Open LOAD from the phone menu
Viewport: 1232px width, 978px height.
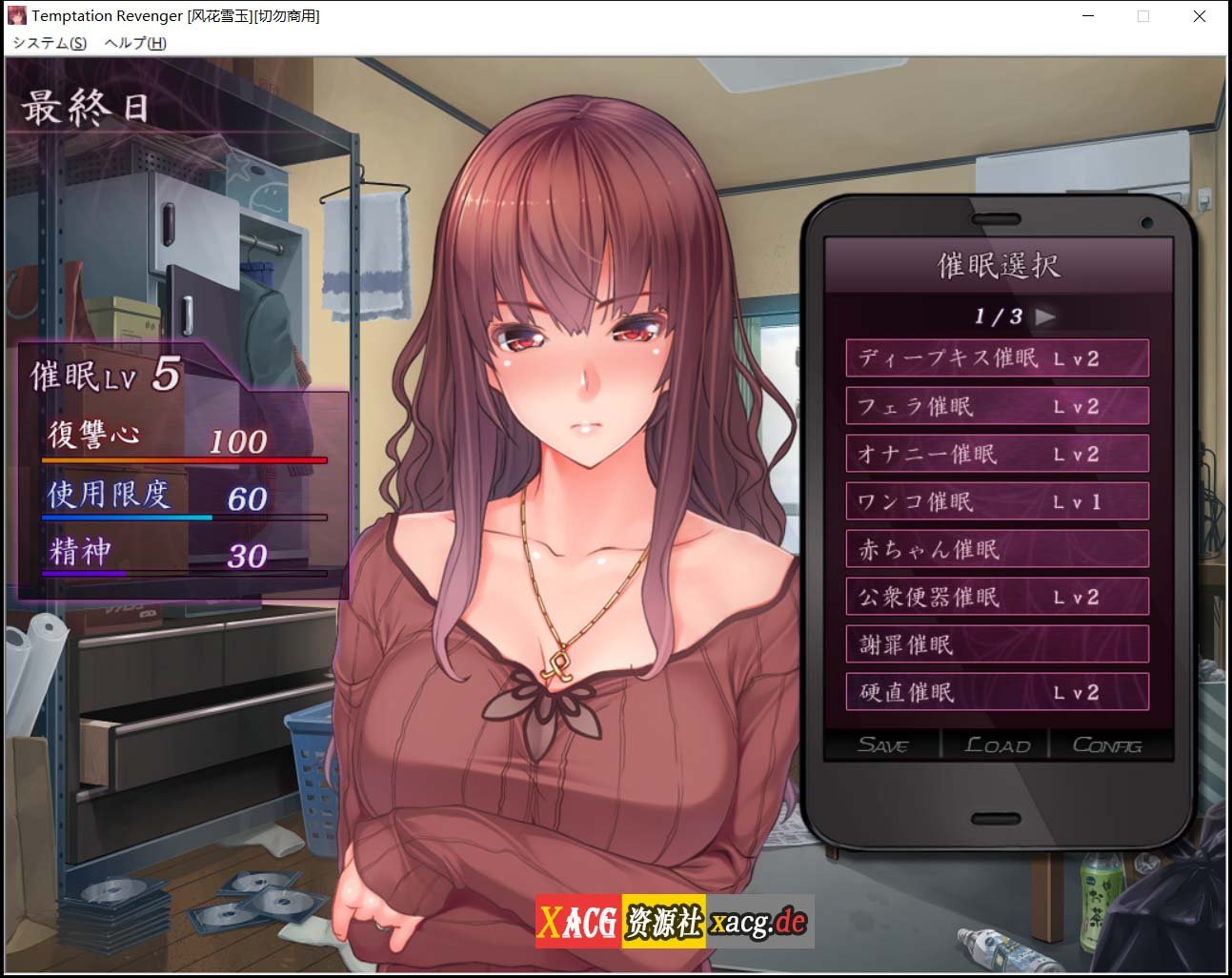click(996, 745)
